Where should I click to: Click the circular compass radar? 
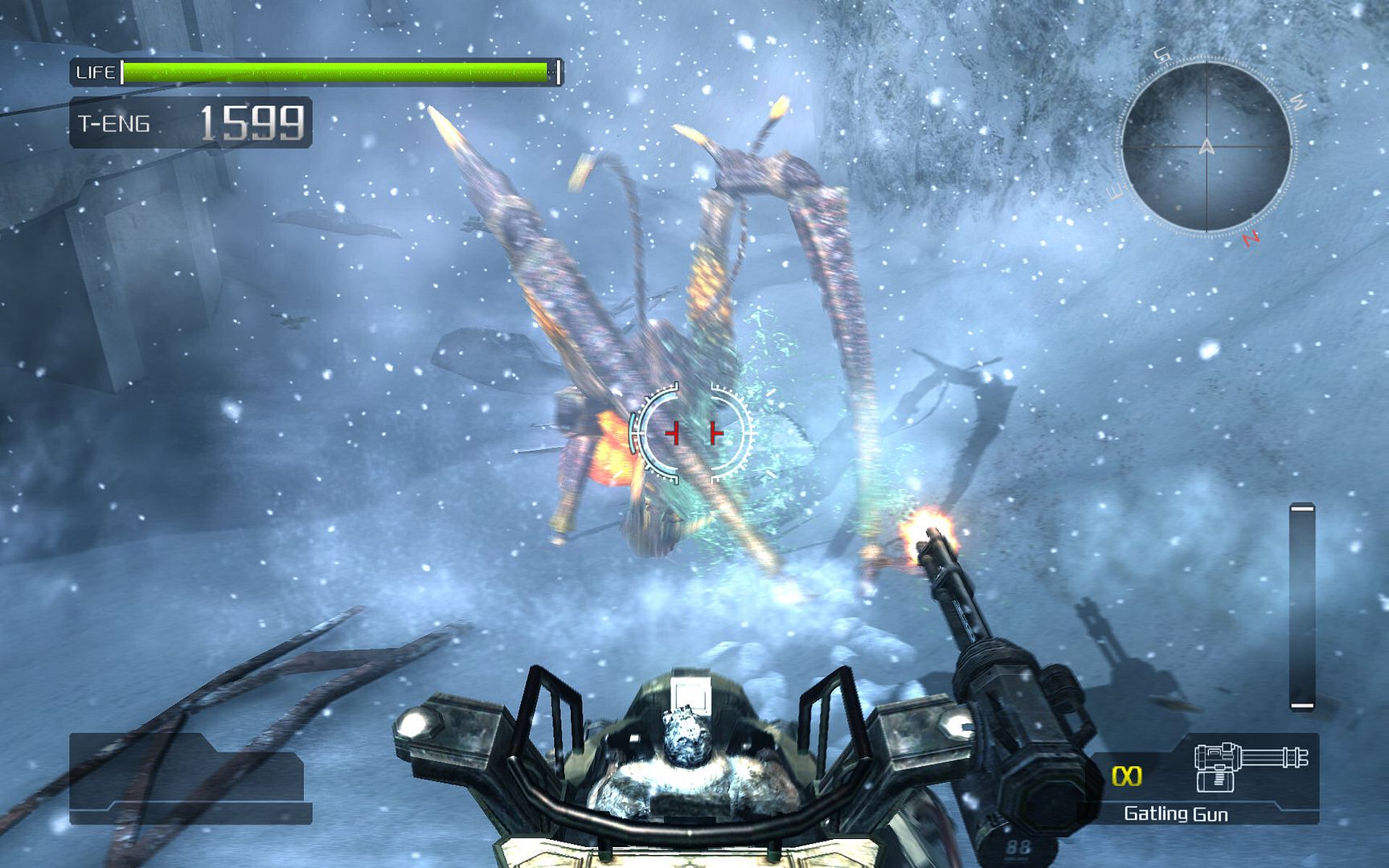(1206, 147)
